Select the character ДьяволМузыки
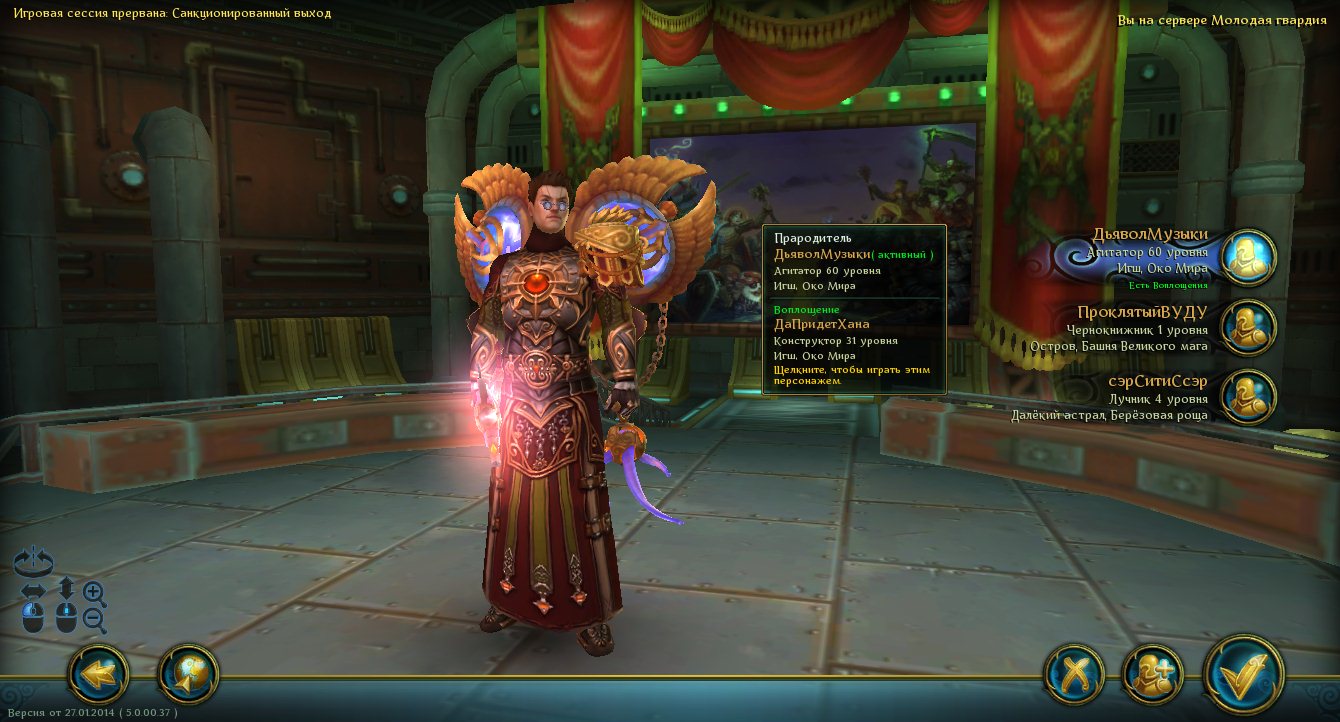Screen dimensions: 1340x722 [1248, 258]
